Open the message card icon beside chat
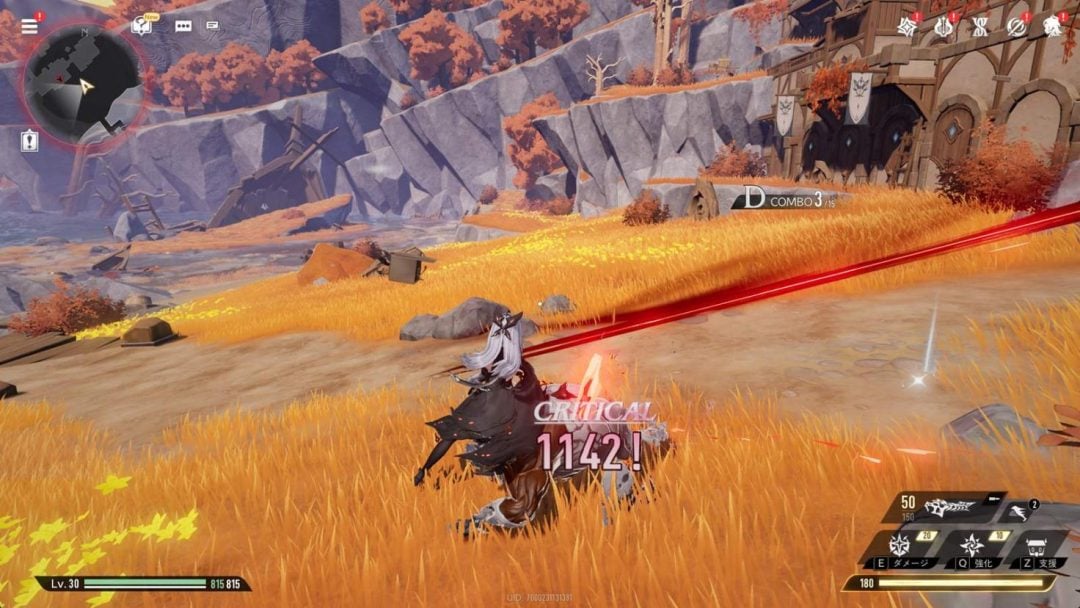Image resolution: width=1080 pixels, height=608 pixels. (213, 26)
